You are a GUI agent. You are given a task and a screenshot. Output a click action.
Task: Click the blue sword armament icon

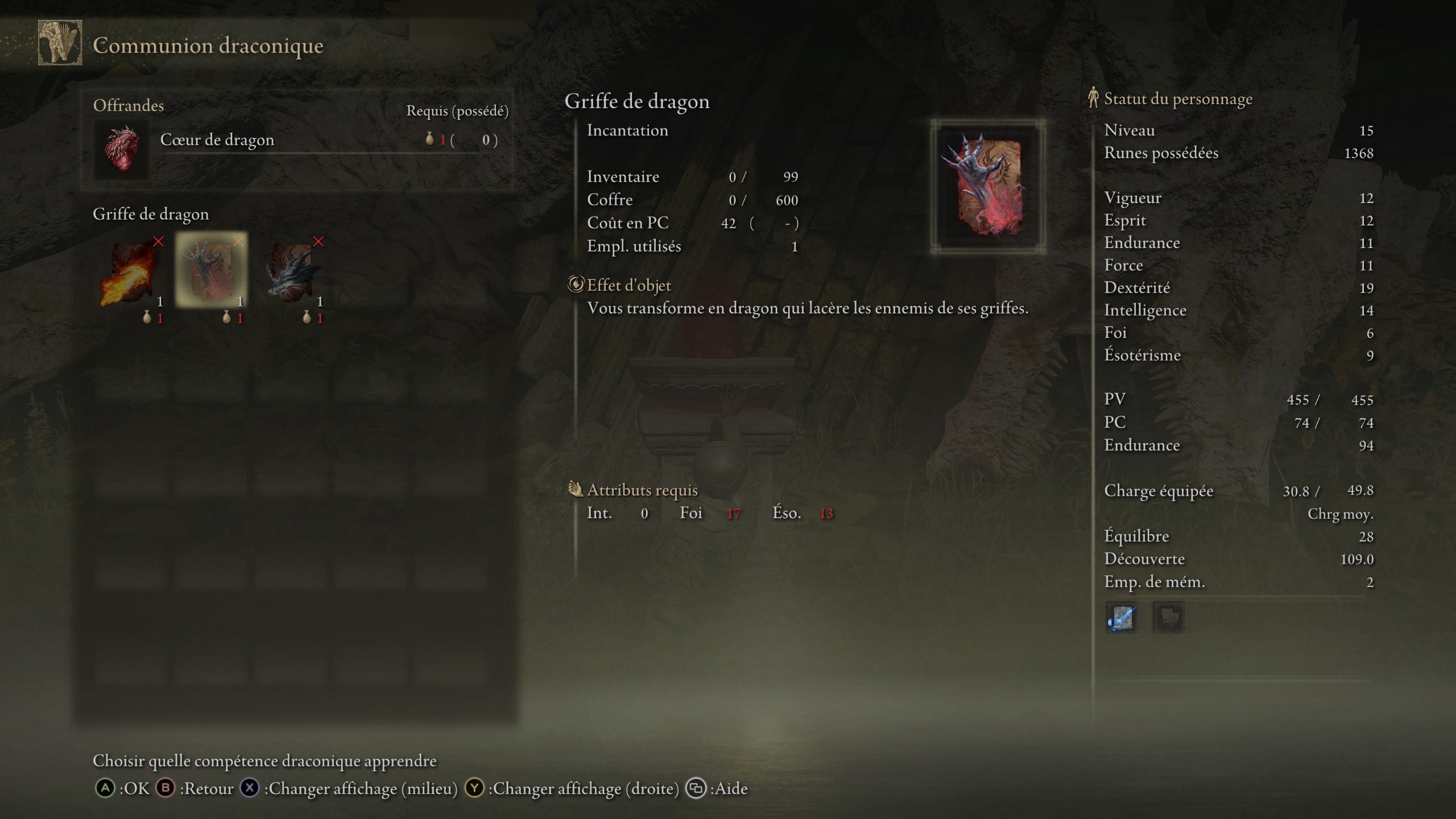click(x=1123, y=619)
